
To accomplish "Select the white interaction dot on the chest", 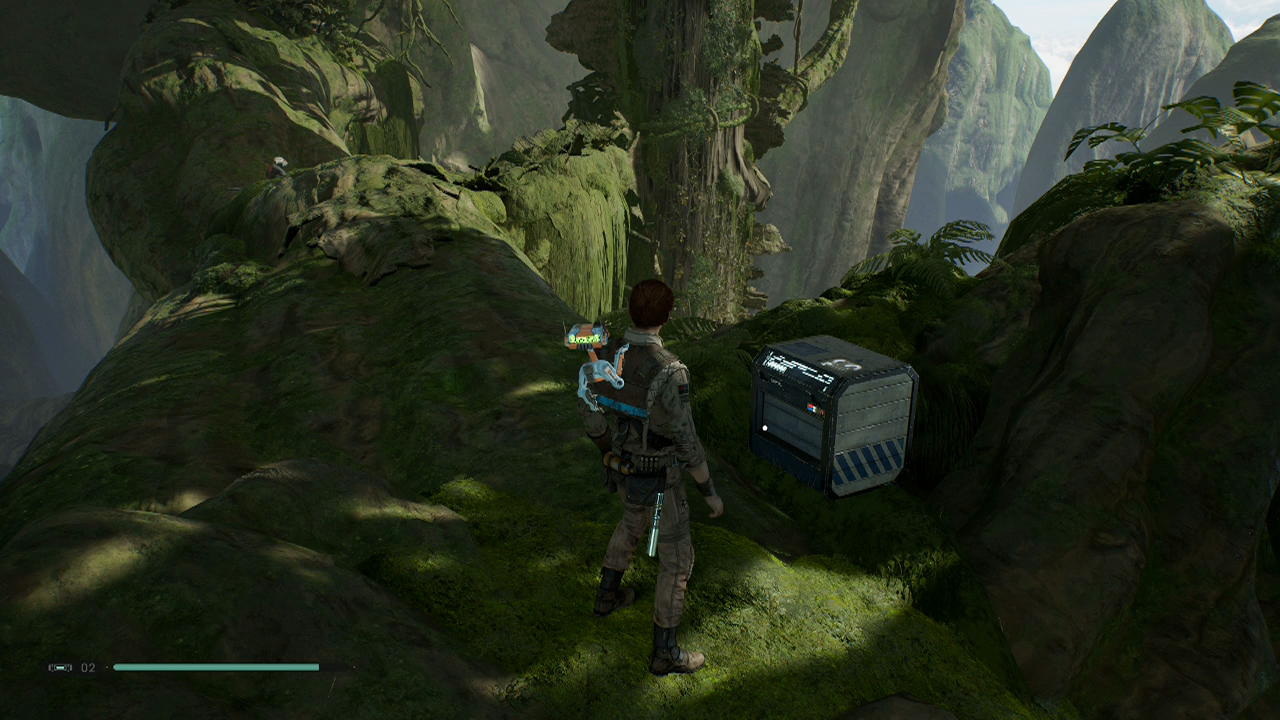I will pos(765,427).
